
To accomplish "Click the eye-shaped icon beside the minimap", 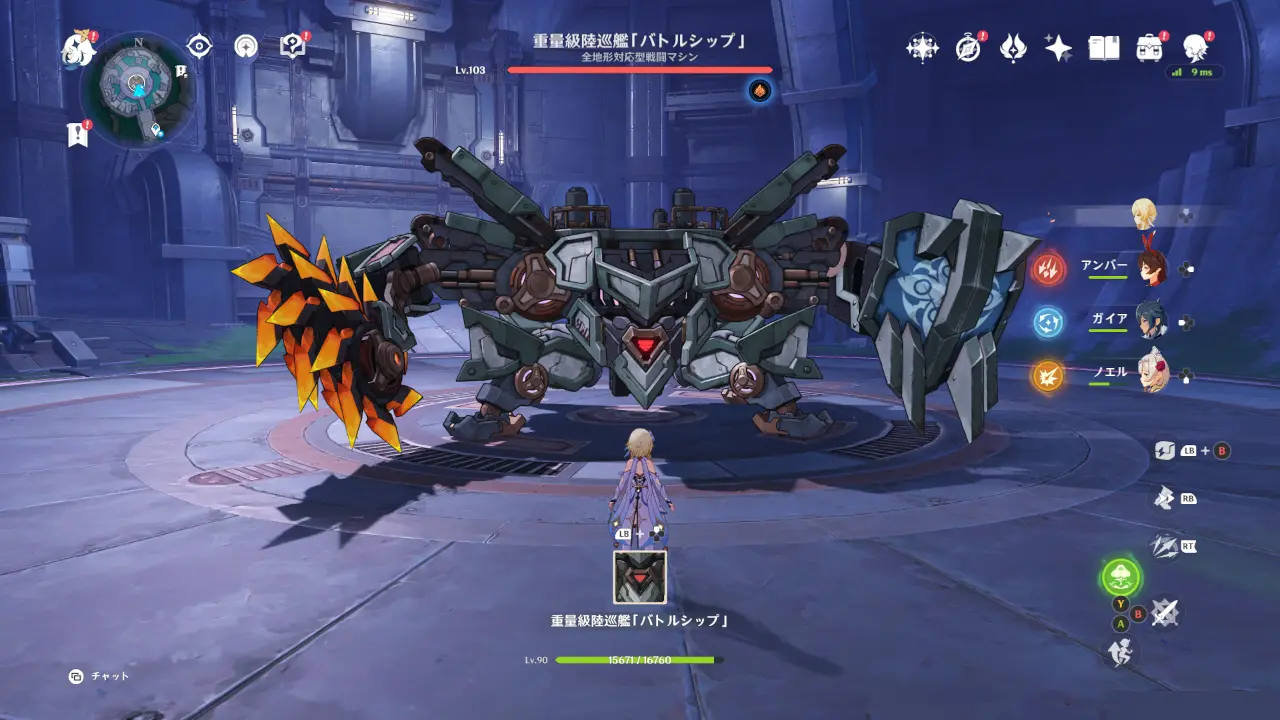I will tap(200, 46).
